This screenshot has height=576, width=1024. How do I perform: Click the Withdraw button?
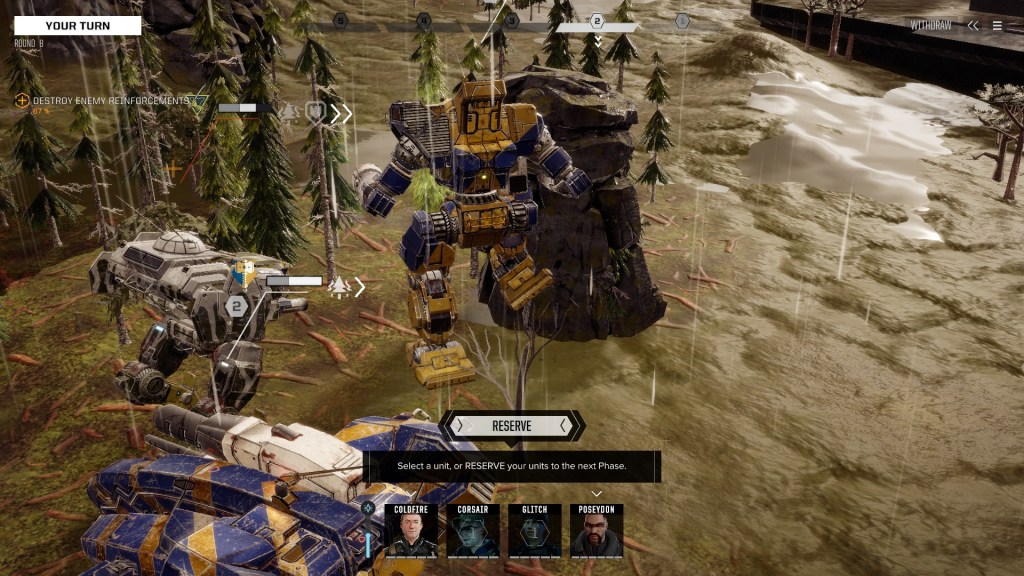(931, 26)
